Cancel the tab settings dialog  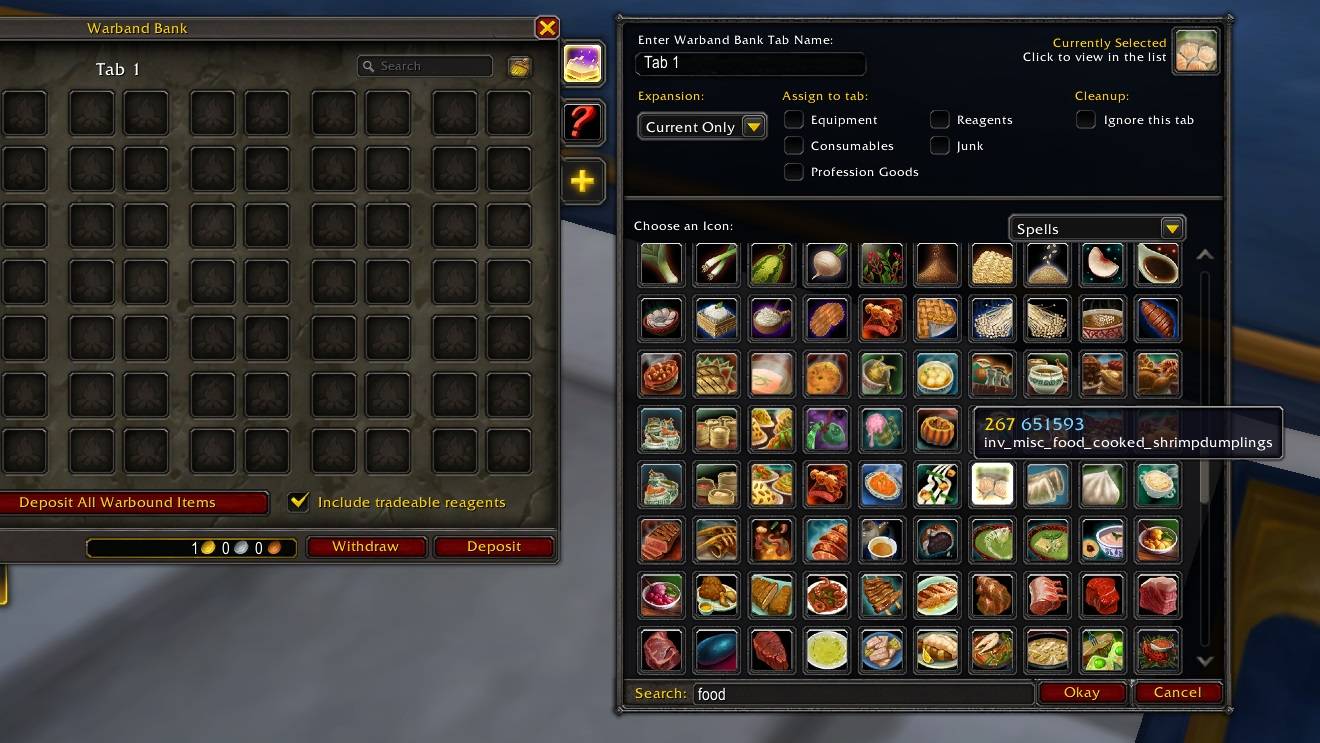pyautogui.click(x=1177, y=692)
